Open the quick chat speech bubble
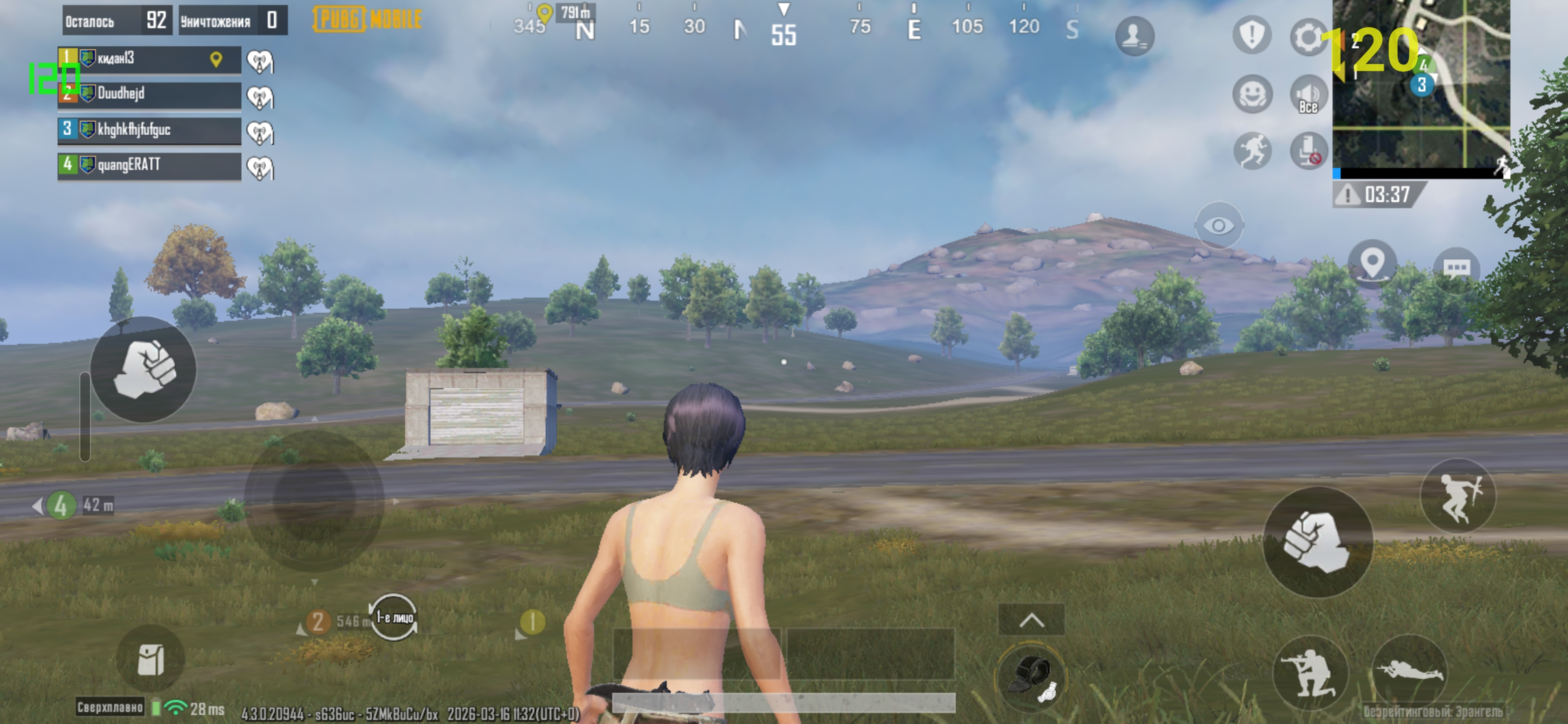 pyautogui.click(x=1456, y=268)
